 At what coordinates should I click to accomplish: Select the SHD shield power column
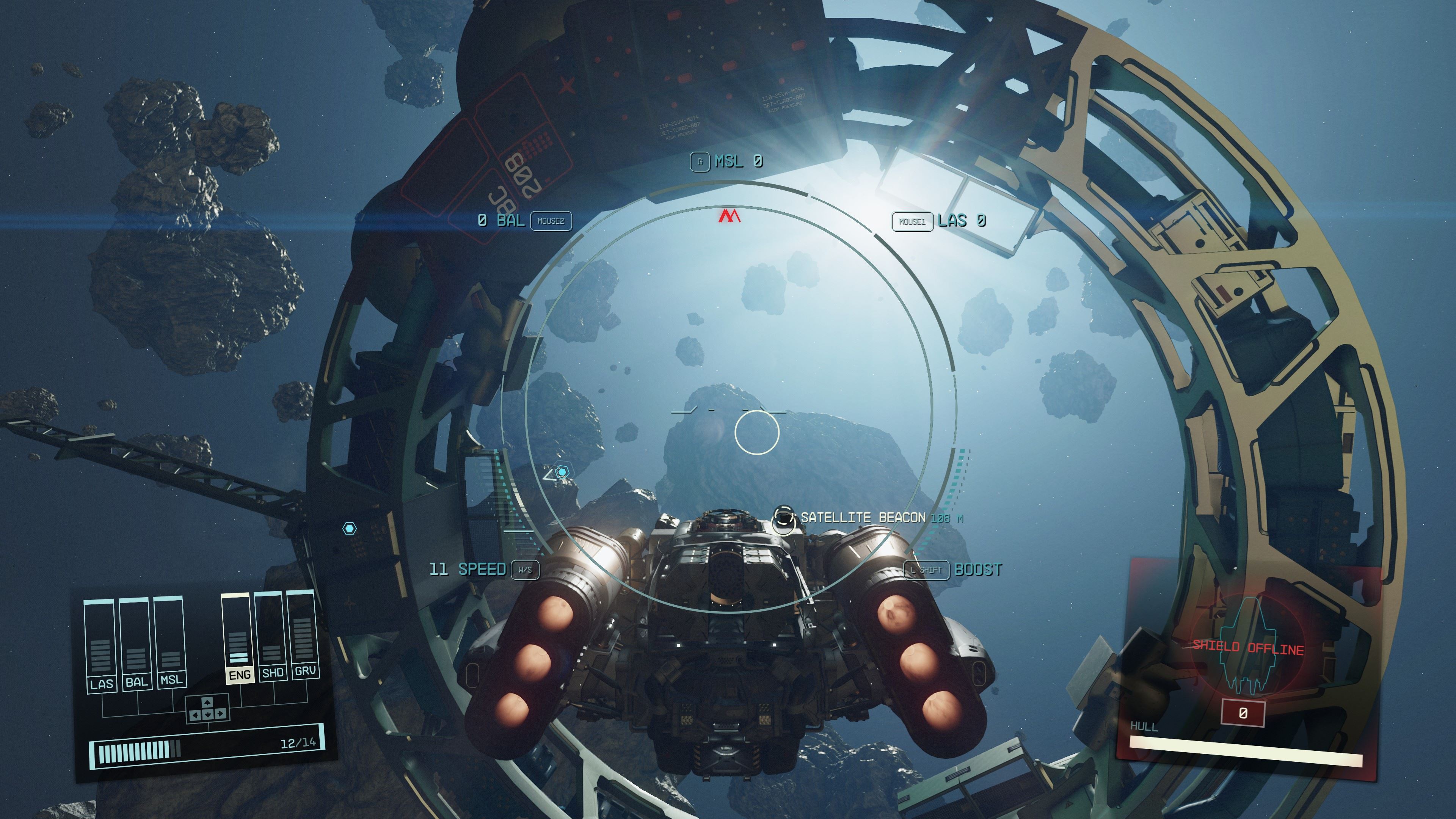(272, 637)
